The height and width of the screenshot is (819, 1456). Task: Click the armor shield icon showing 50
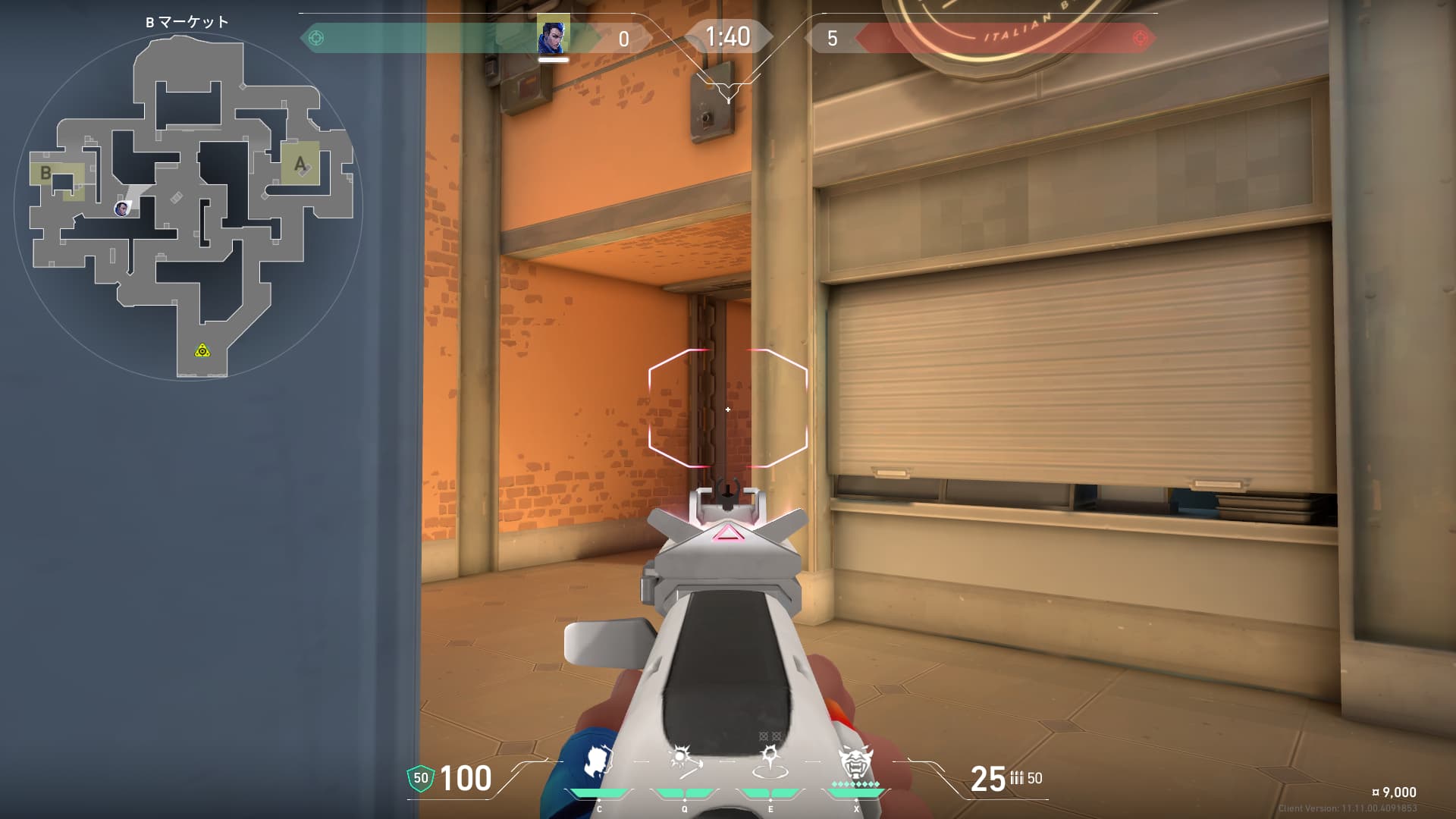click(x=421, y=778)
